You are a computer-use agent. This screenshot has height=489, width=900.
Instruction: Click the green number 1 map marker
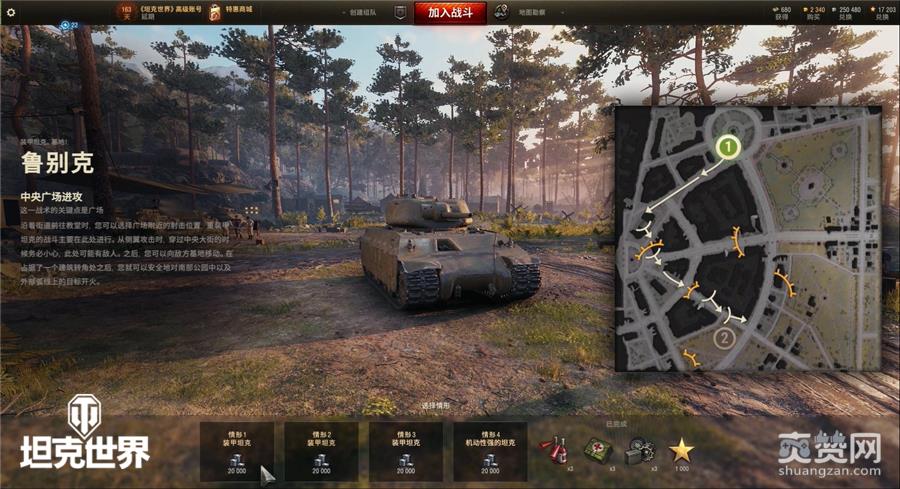727,148
